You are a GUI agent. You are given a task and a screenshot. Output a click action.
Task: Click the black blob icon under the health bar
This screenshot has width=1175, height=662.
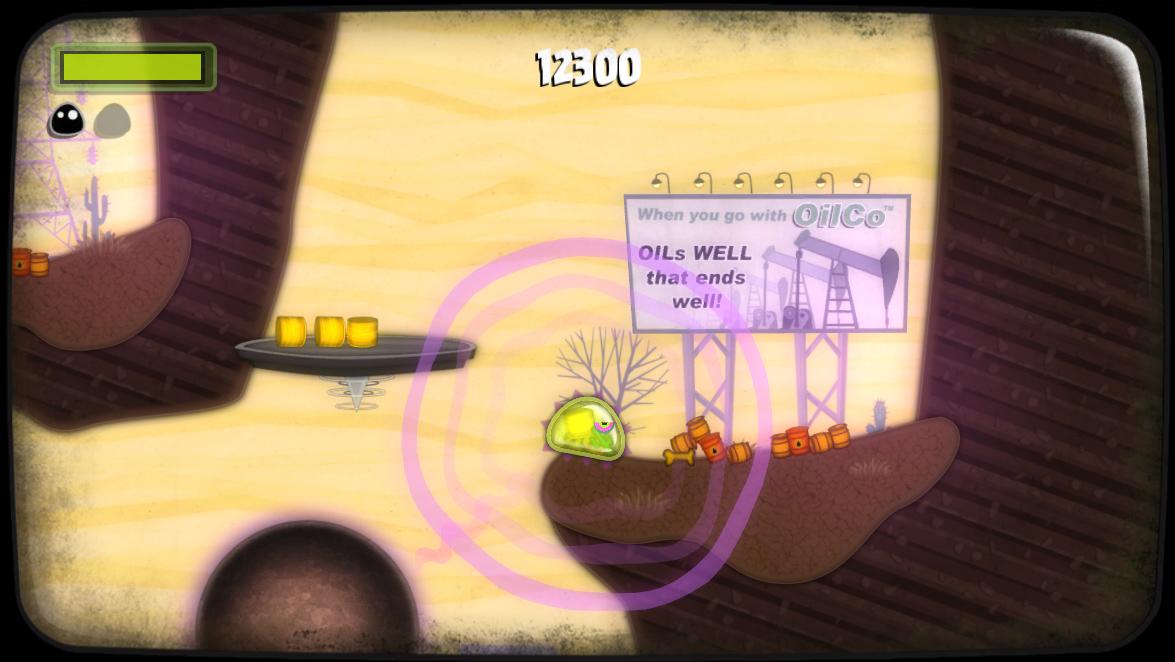point(67,120)
